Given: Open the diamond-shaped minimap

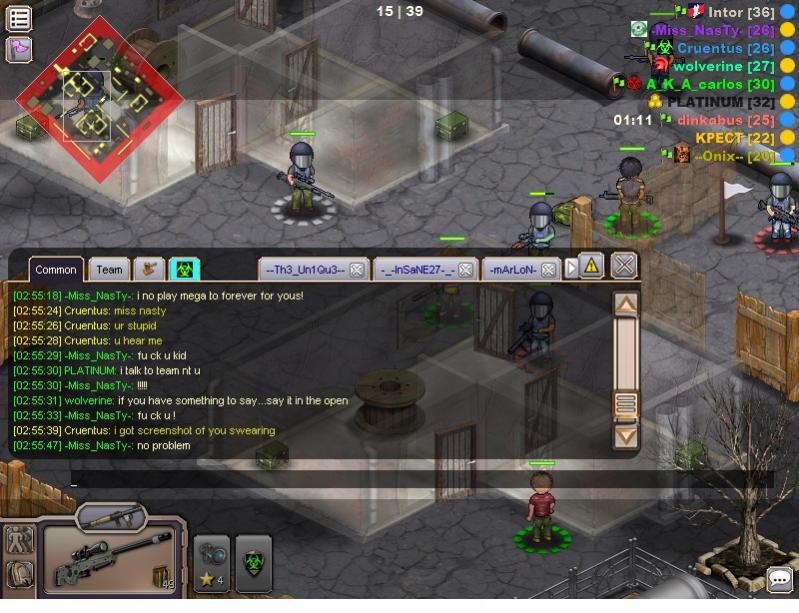Looking at the screenshot, I should pyautogui.click(x=100, y=97).
